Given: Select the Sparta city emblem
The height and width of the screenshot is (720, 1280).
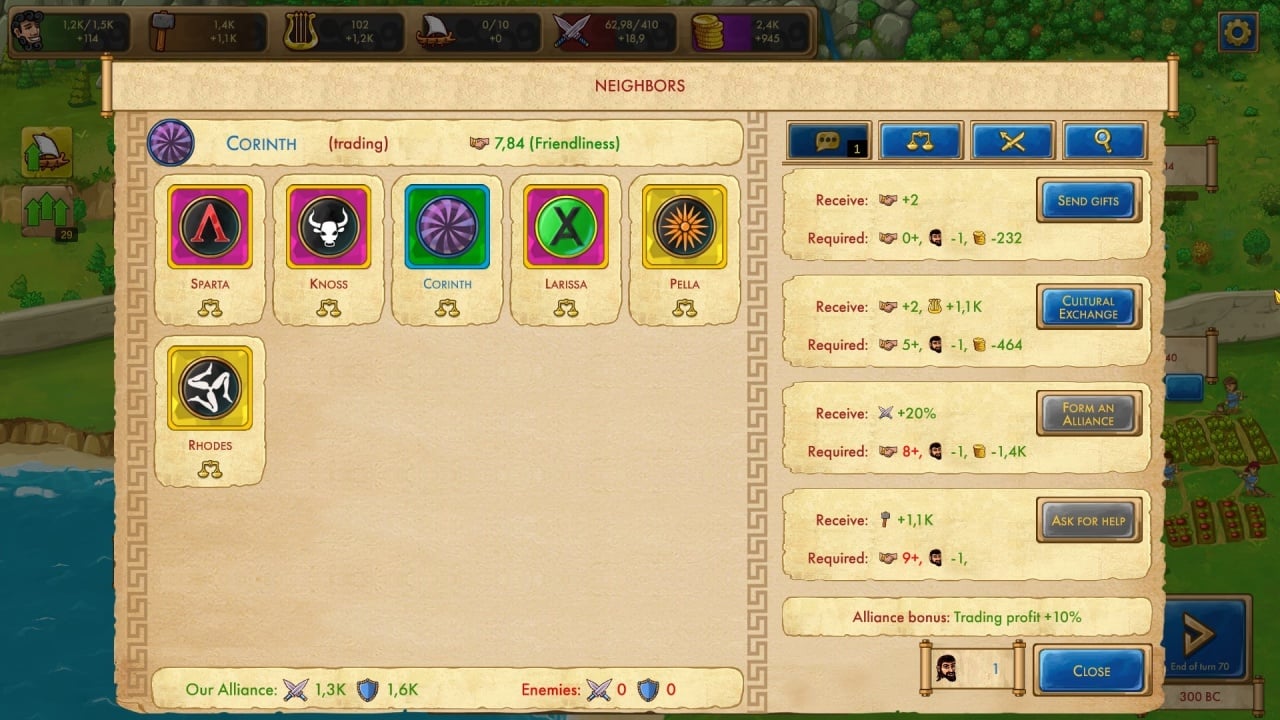Looking at the screenshot, I should pyautogui.click(x=210, y=227).
